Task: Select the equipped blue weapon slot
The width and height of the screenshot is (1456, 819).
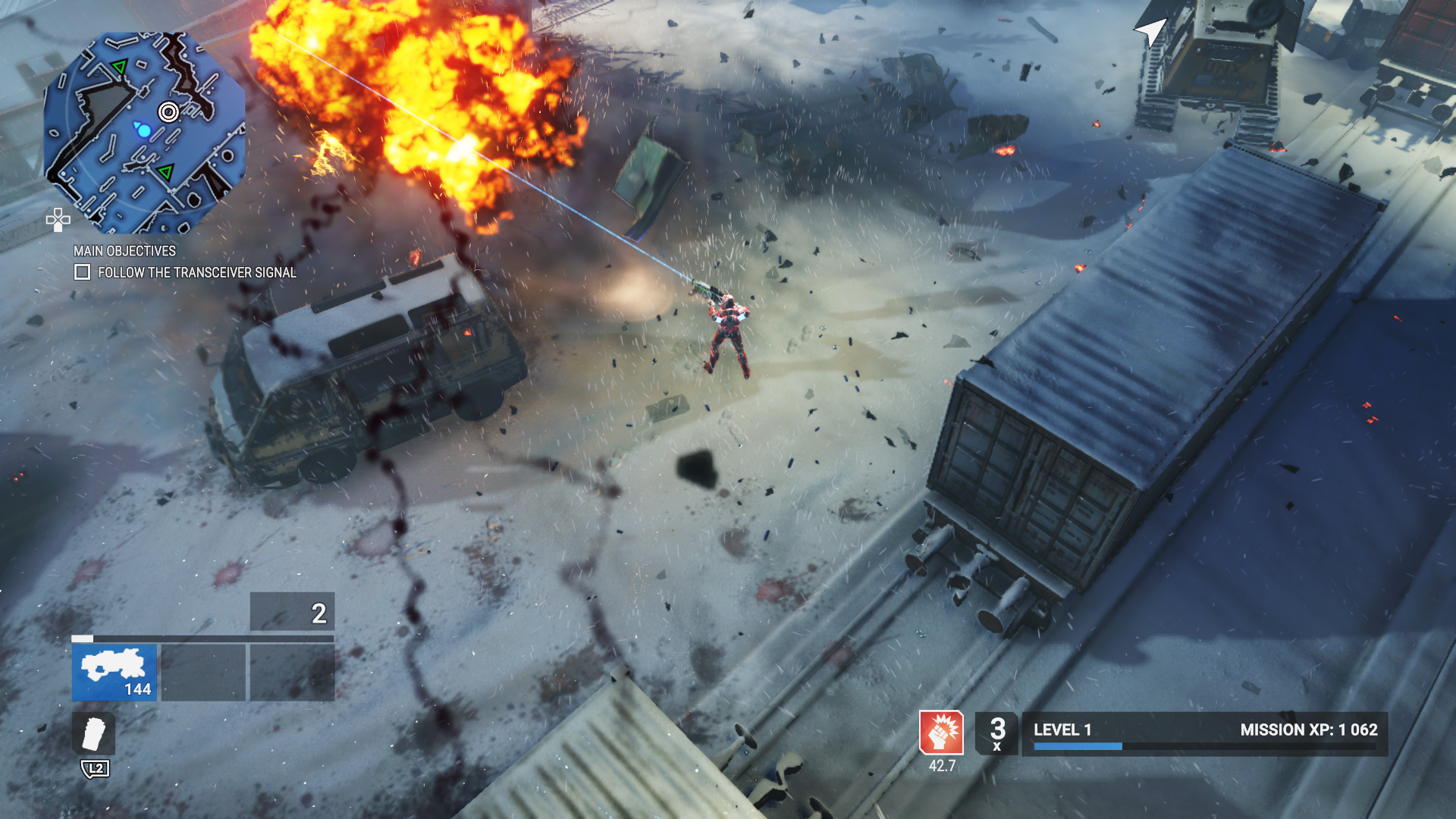Action: pos(115,672)
